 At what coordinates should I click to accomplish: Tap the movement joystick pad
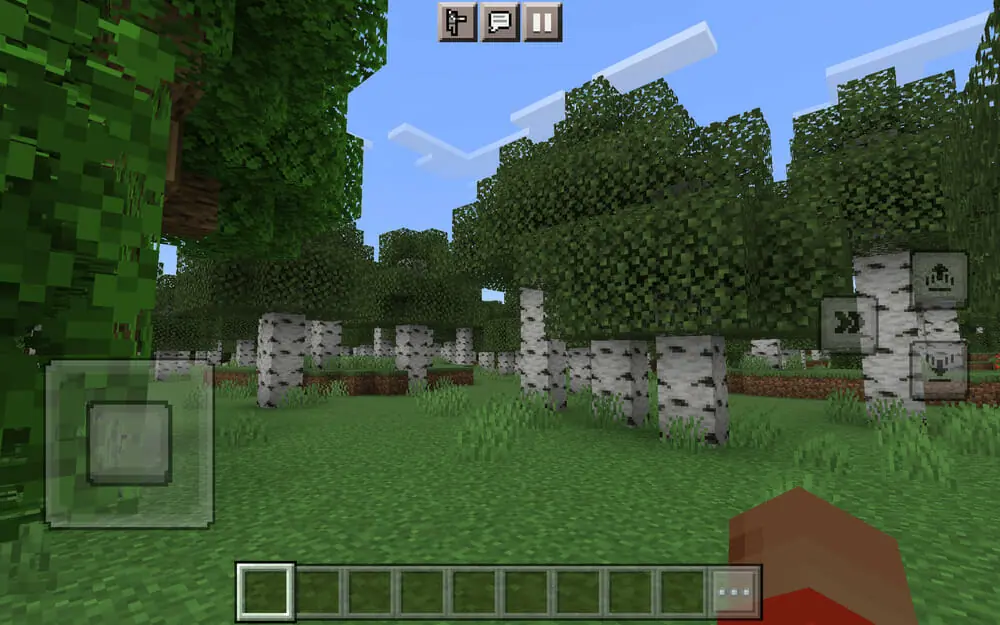pos(129,442)
